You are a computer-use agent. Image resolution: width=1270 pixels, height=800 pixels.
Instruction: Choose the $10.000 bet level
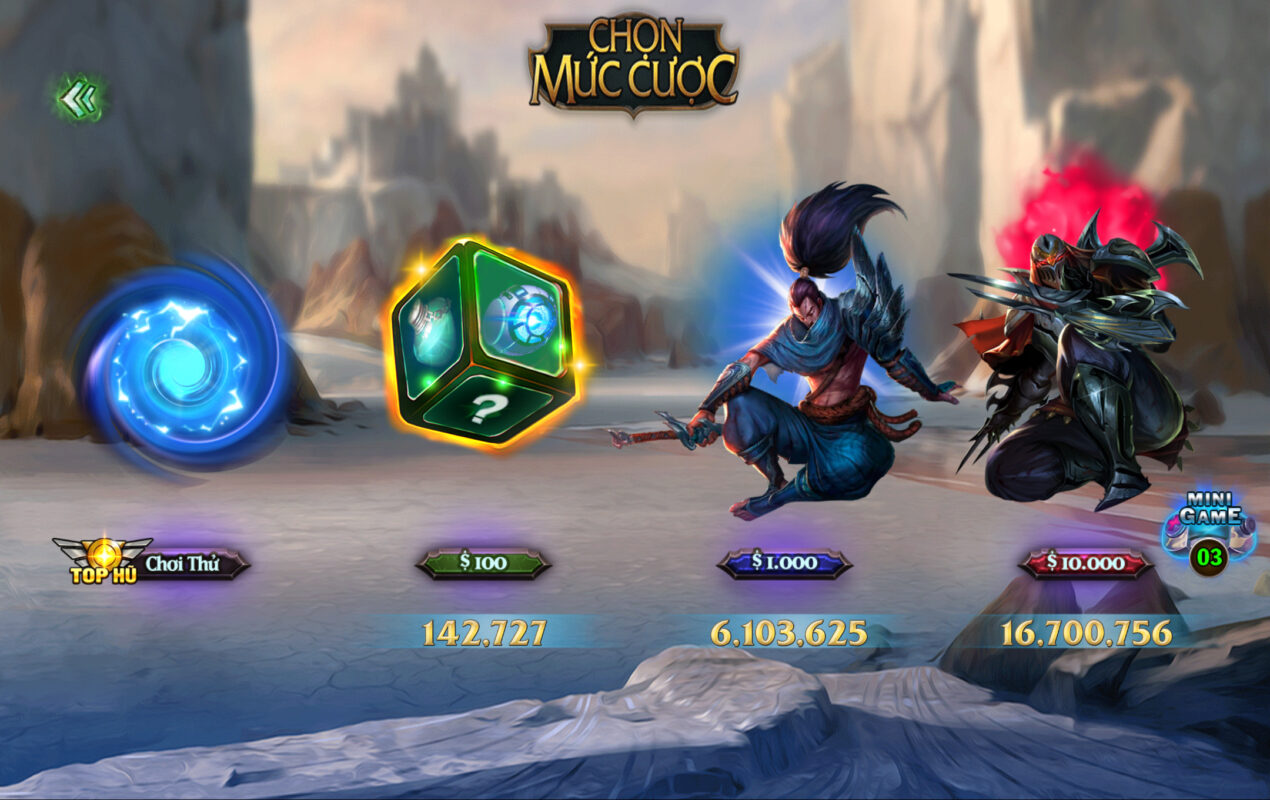point(1085,563)
